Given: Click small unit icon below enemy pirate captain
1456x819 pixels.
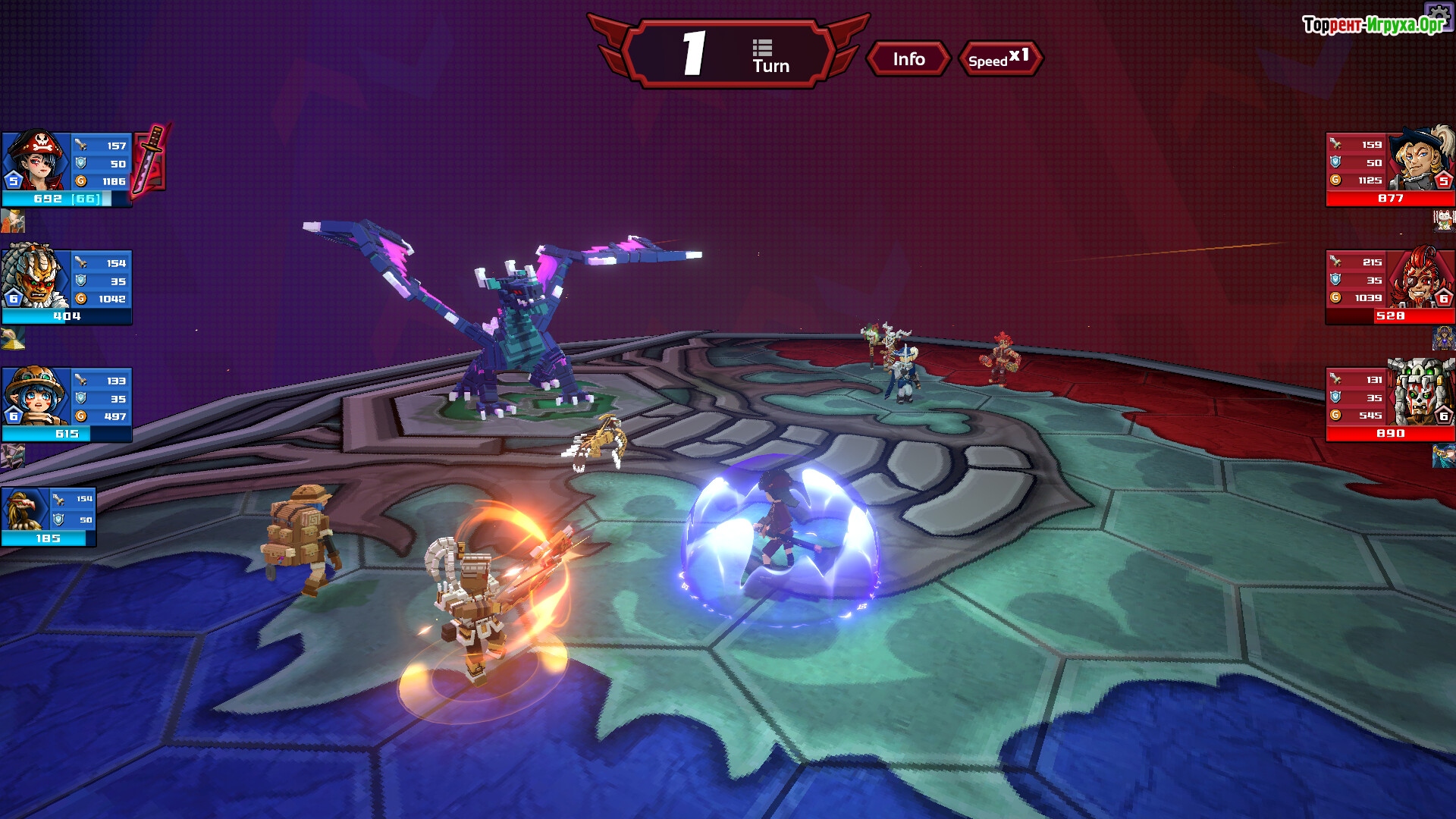Looking at the screenshot, I should 1443,221.
